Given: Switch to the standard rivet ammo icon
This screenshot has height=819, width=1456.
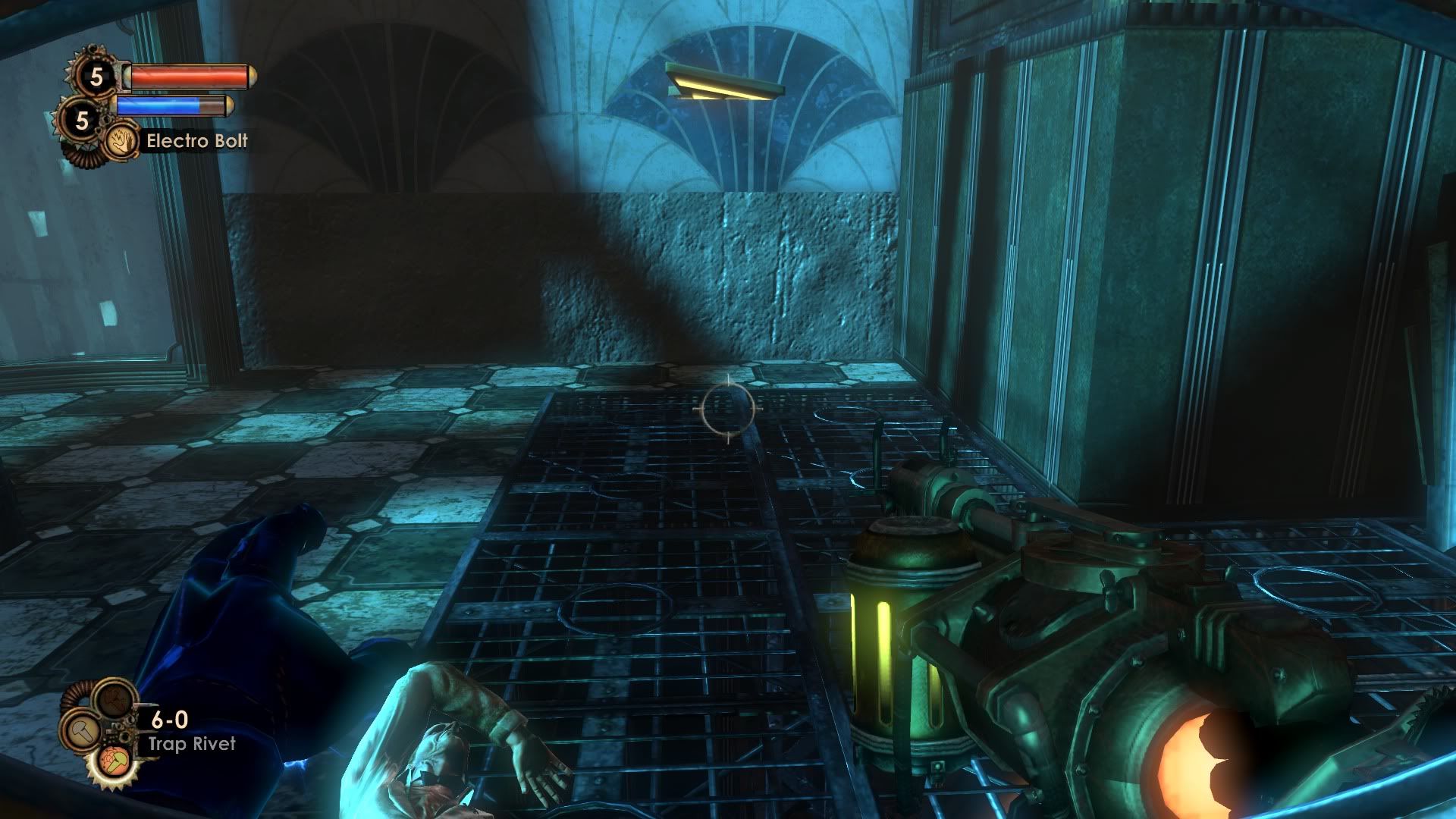Looking at the screenshot, I should click(81, 731).
